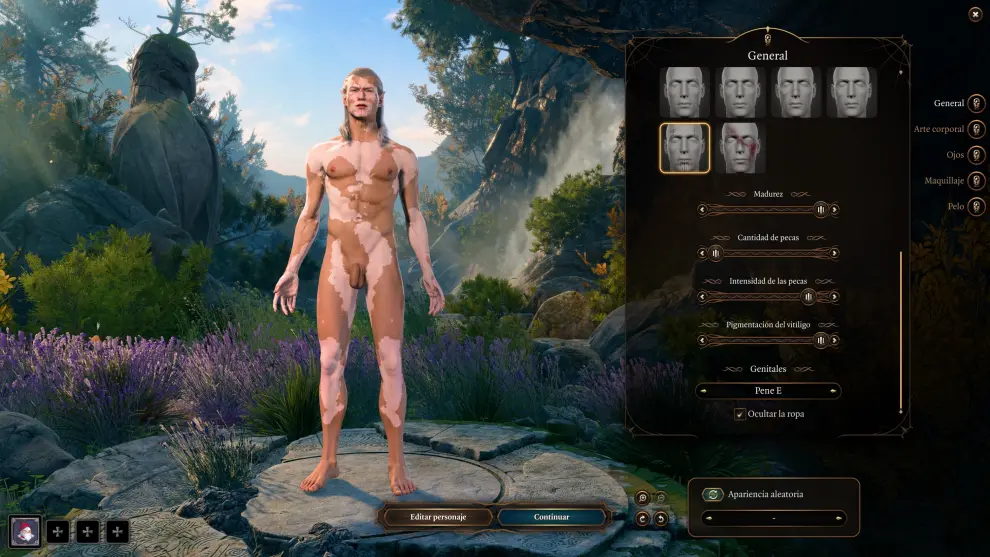Select the party member portrait
Screen dimensions: 990x557
[x=25, y=531]
